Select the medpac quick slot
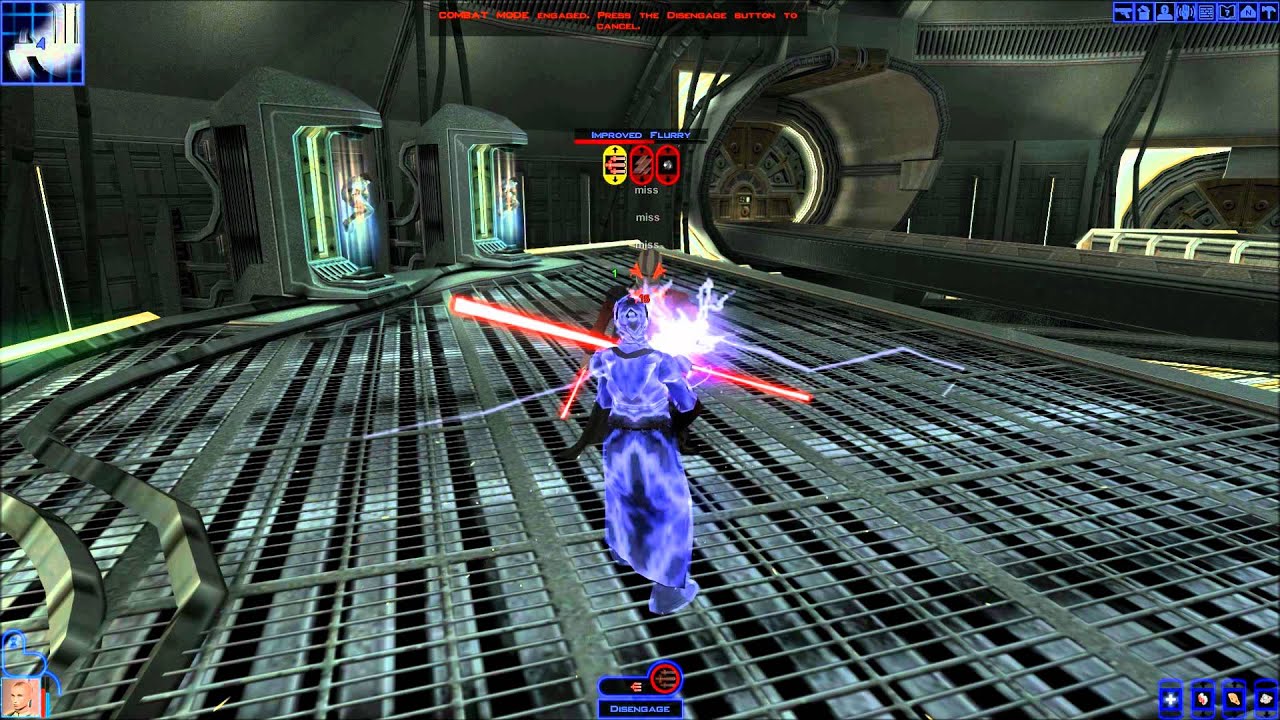The height and width of the screenshot is (720, 1280). click(x=1170, y=699)
